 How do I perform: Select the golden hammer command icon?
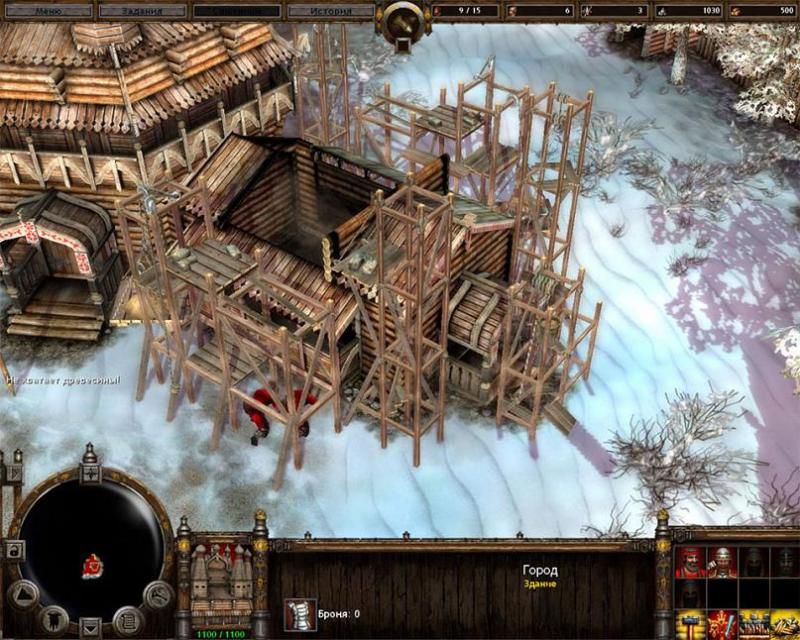click(x=690, y=627)
